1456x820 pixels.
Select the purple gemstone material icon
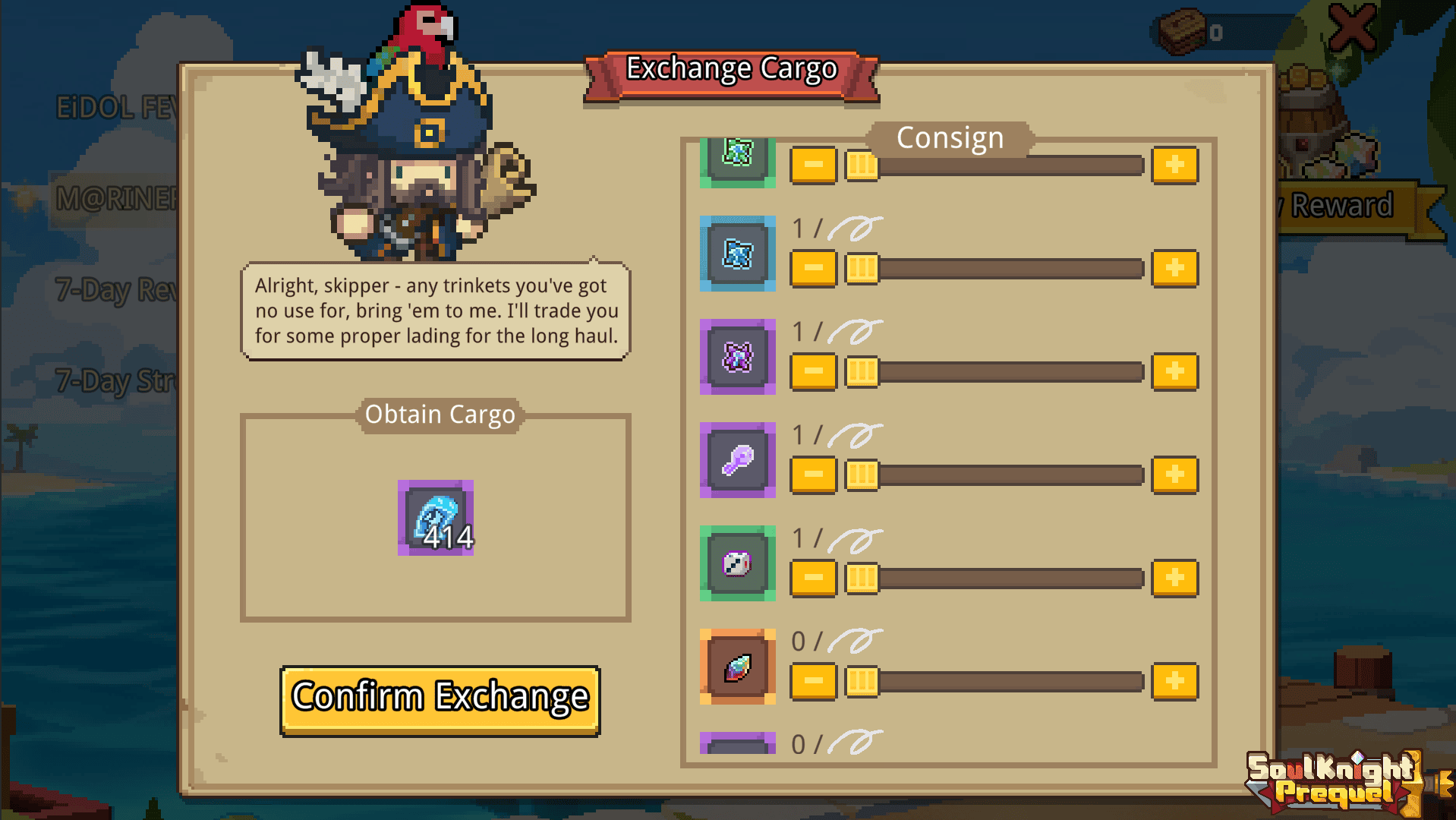(736, 357)
